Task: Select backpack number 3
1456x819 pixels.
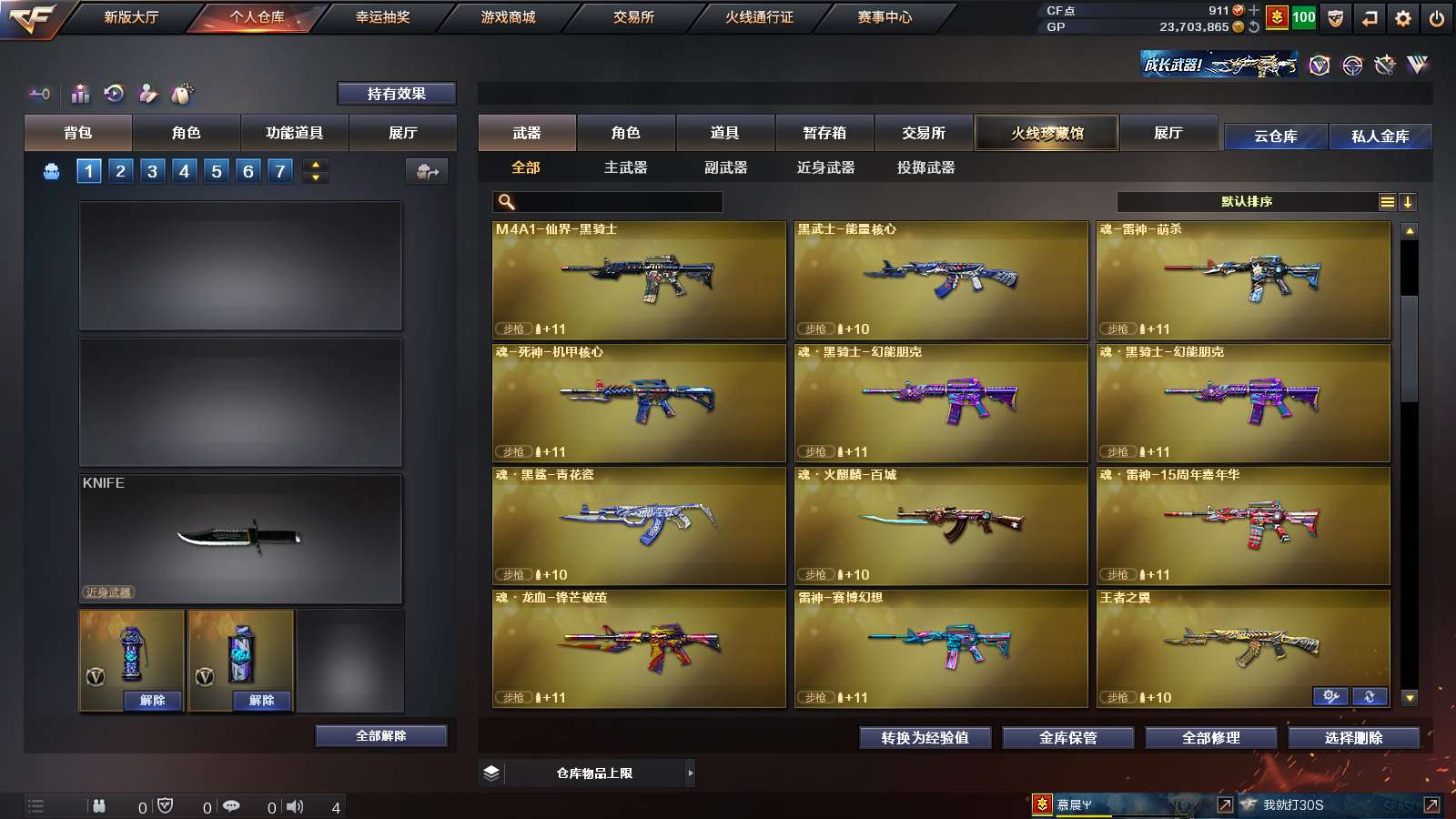Action: coord(152,171)
